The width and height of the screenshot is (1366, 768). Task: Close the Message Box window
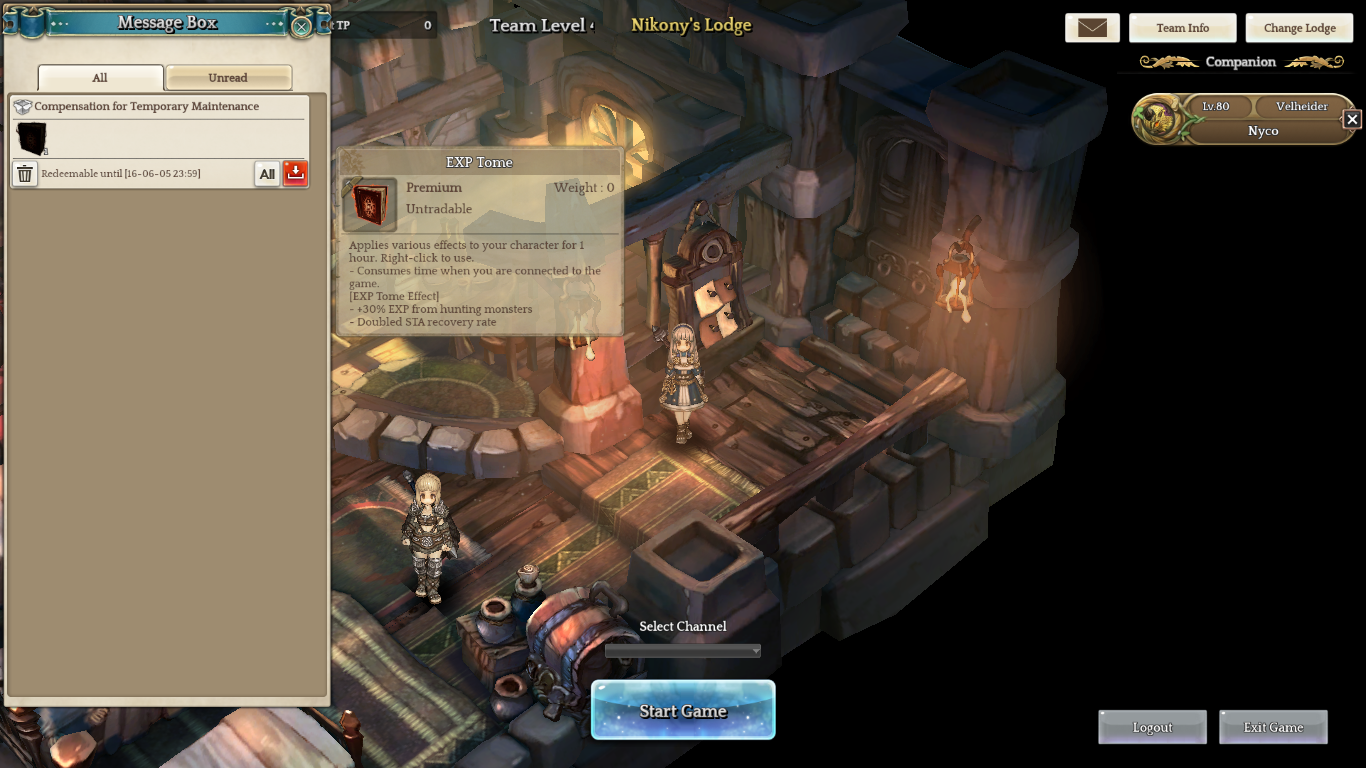(301, 27)
